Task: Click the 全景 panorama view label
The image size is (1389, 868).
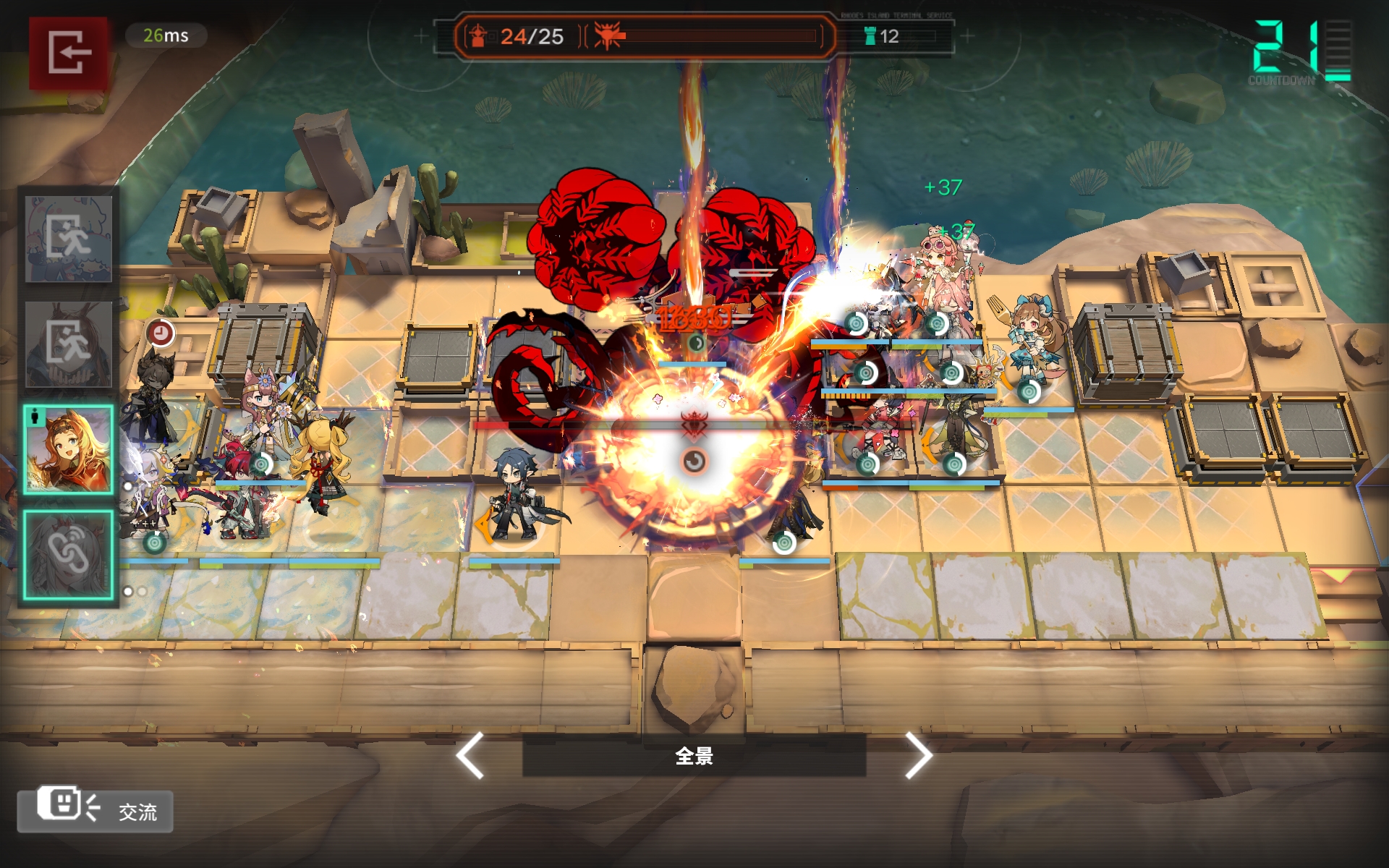Action: [x=694, y=756]
